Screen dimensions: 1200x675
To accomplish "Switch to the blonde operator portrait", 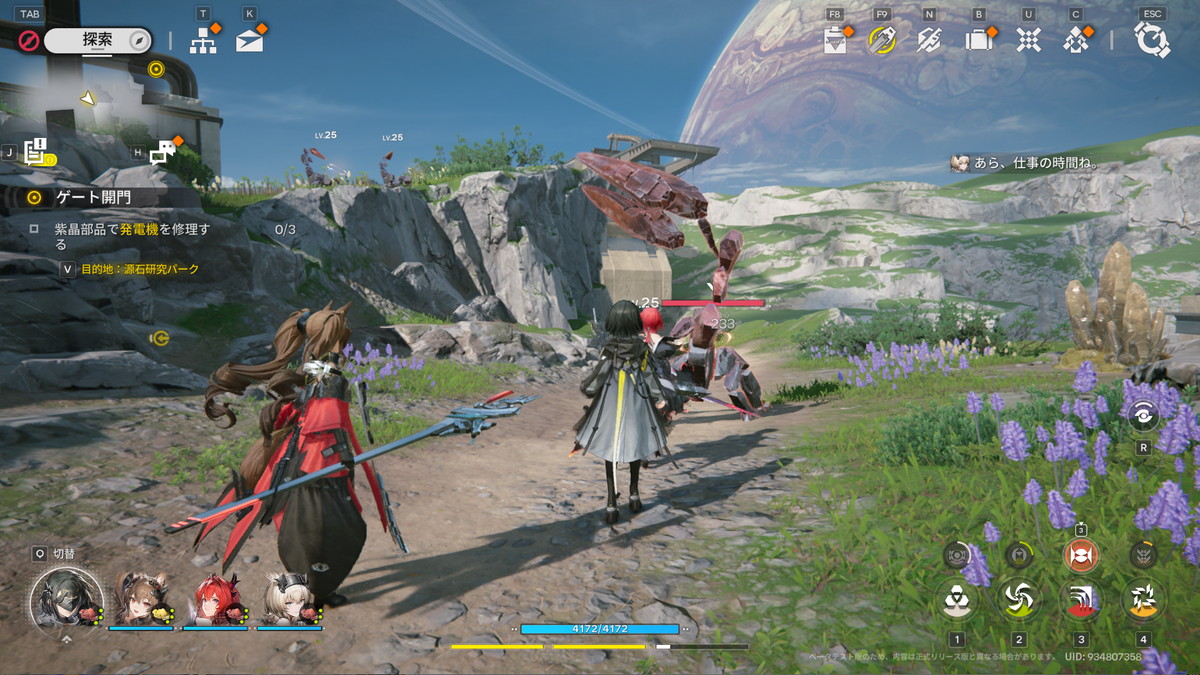I will click(x=290, y=599).
